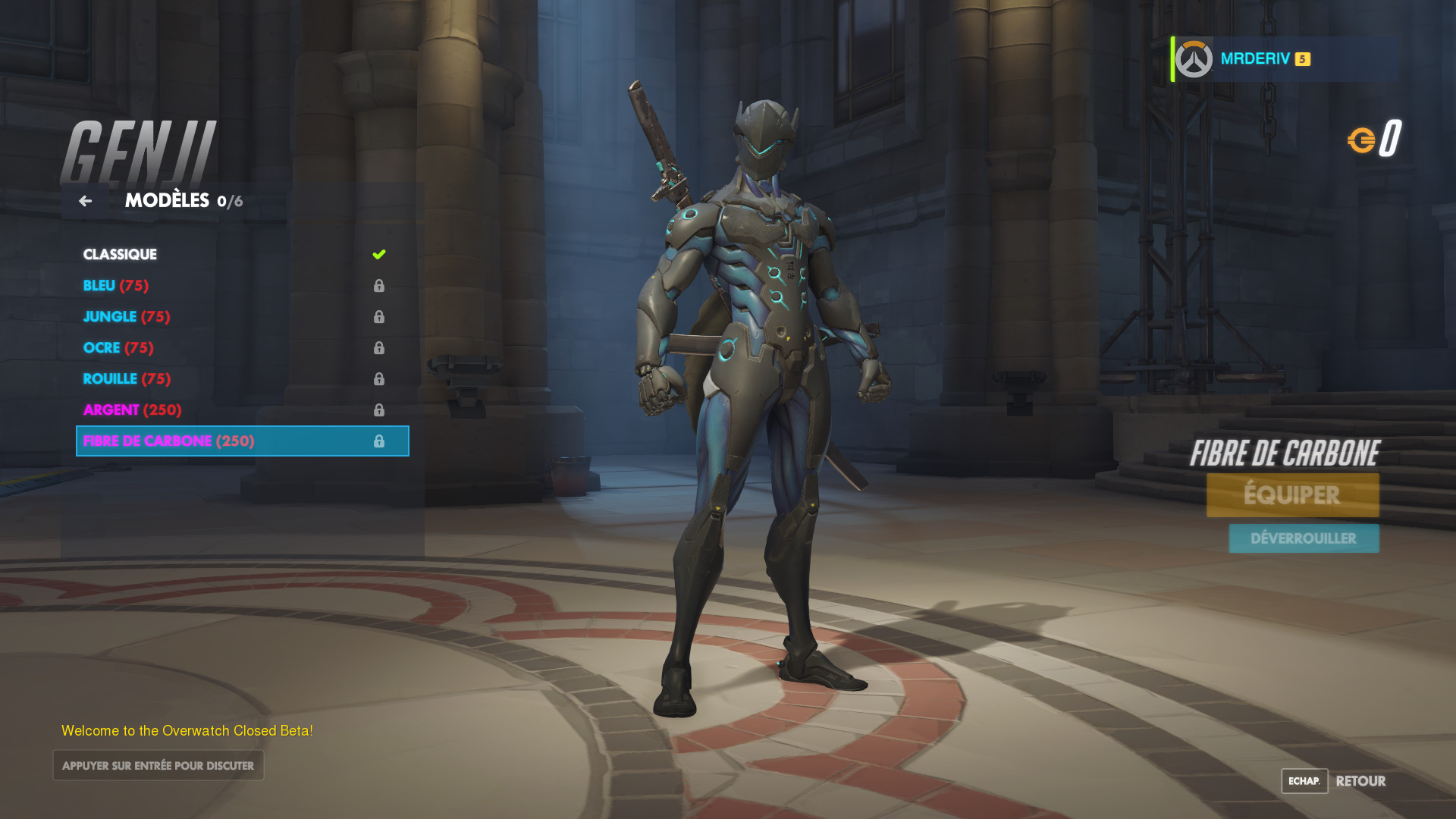
Task: Toggle selection of the OCRE skin
Action: (118, 347)
